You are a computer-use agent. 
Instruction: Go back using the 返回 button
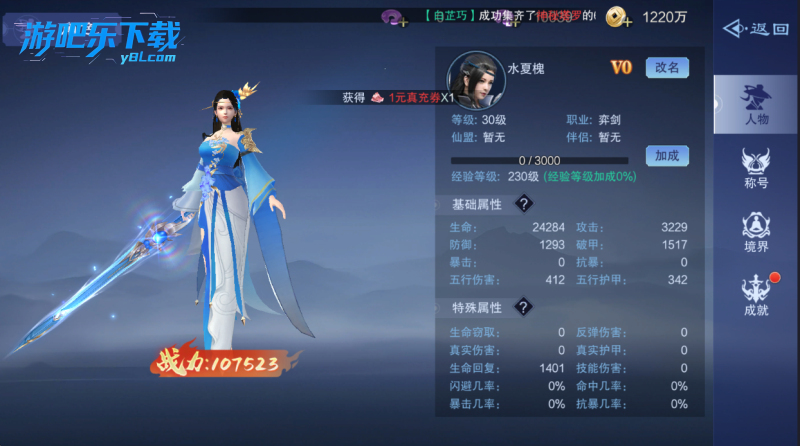coord(756,29)
